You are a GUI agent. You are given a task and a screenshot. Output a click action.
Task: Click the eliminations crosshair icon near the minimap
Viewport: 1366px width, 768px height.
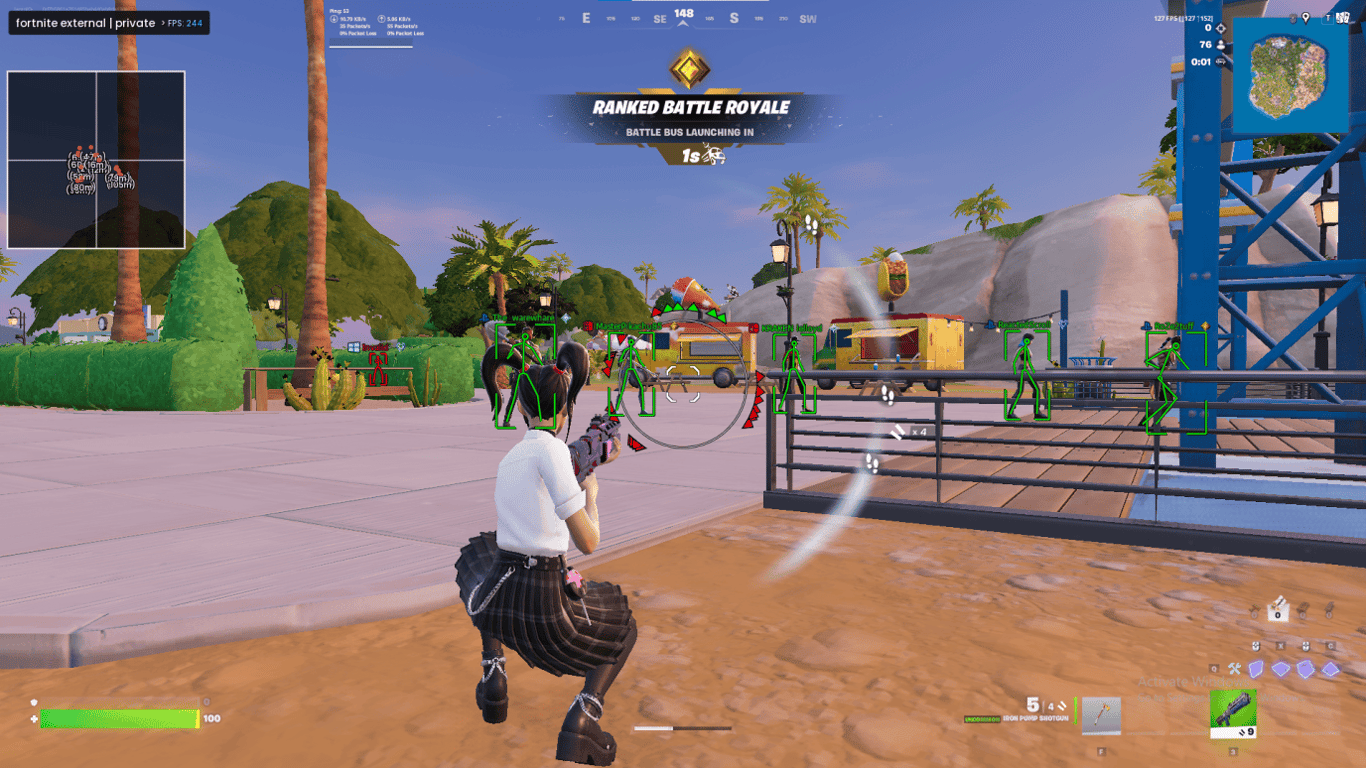coord(1220,28)
